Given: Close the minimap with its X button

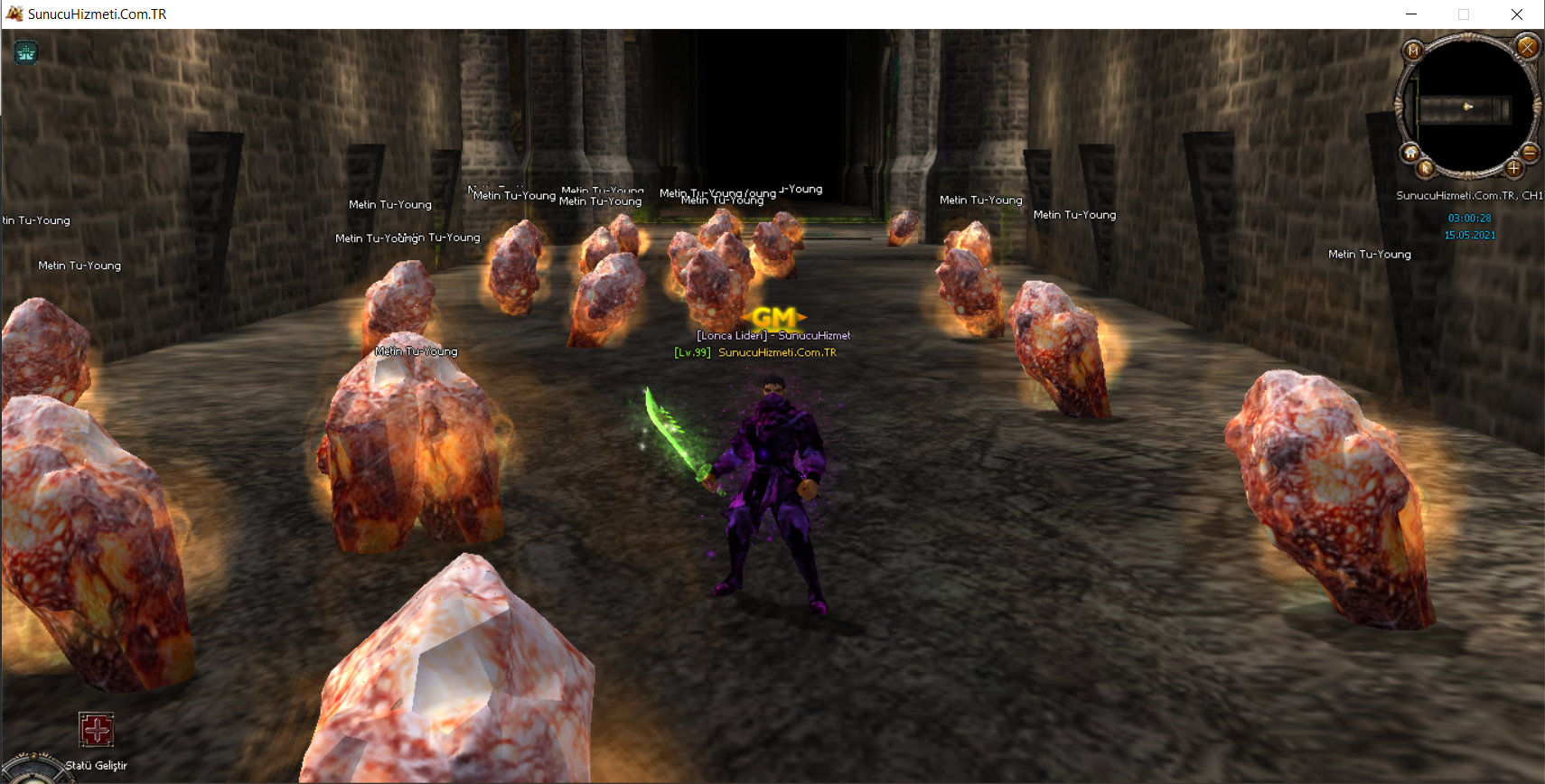Looking at the screenshot, I should pos(1527,47).
